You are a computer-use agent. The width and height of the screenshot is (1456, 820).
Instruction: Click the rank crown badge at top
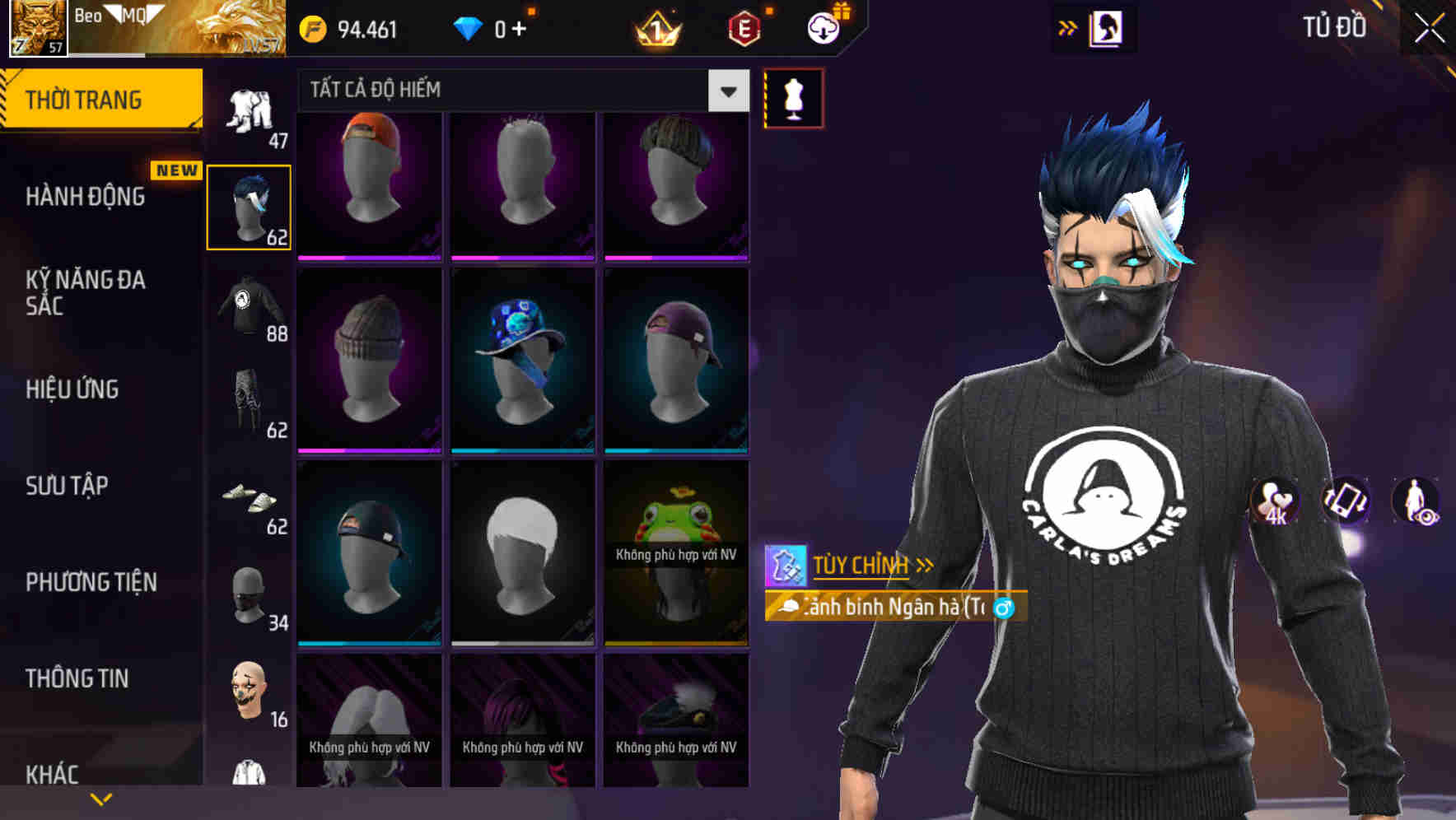click(x=653, y=30)
